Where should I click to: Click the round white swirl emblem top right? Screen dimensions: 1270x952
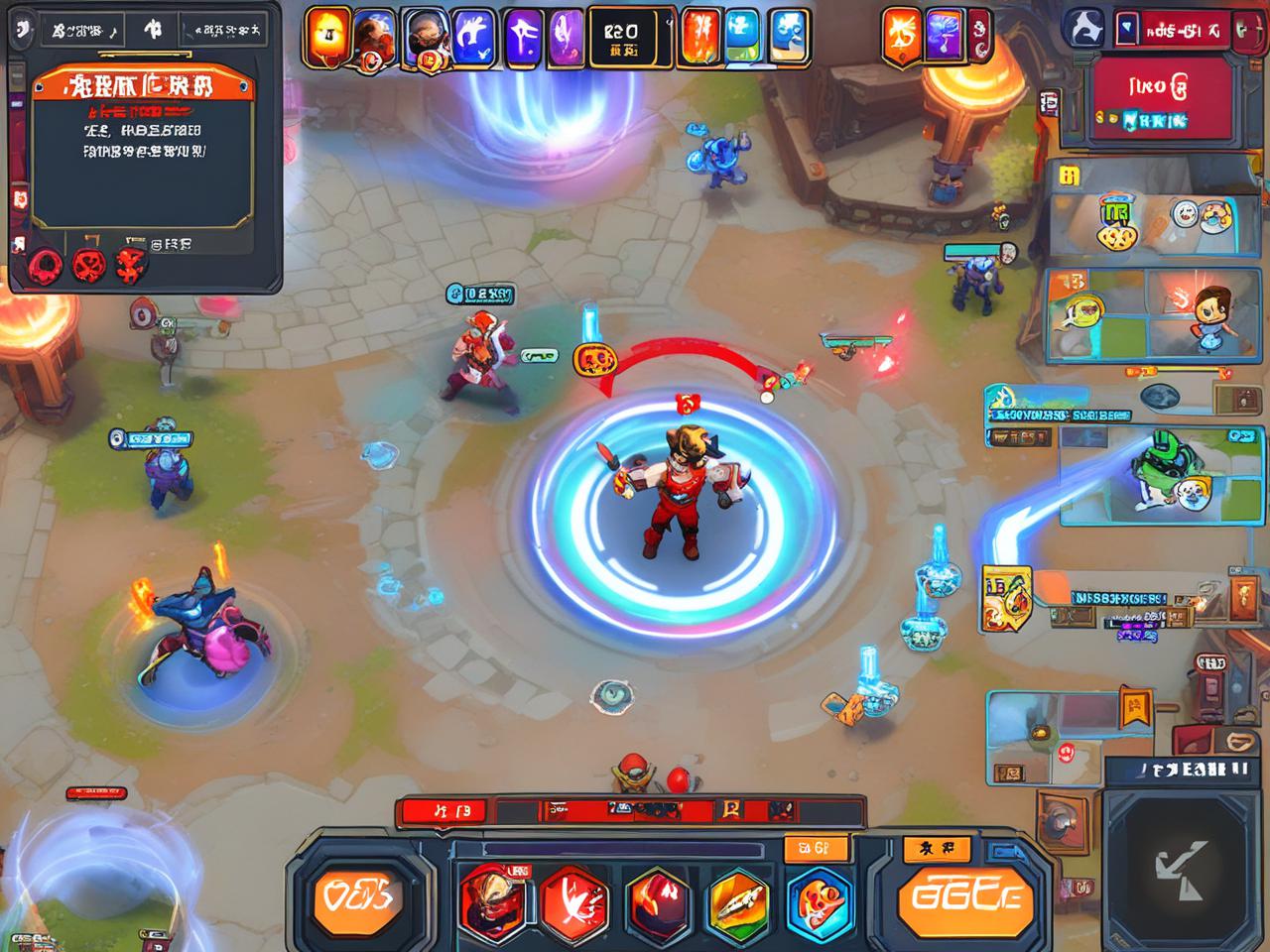click(x=1084, y=28)
